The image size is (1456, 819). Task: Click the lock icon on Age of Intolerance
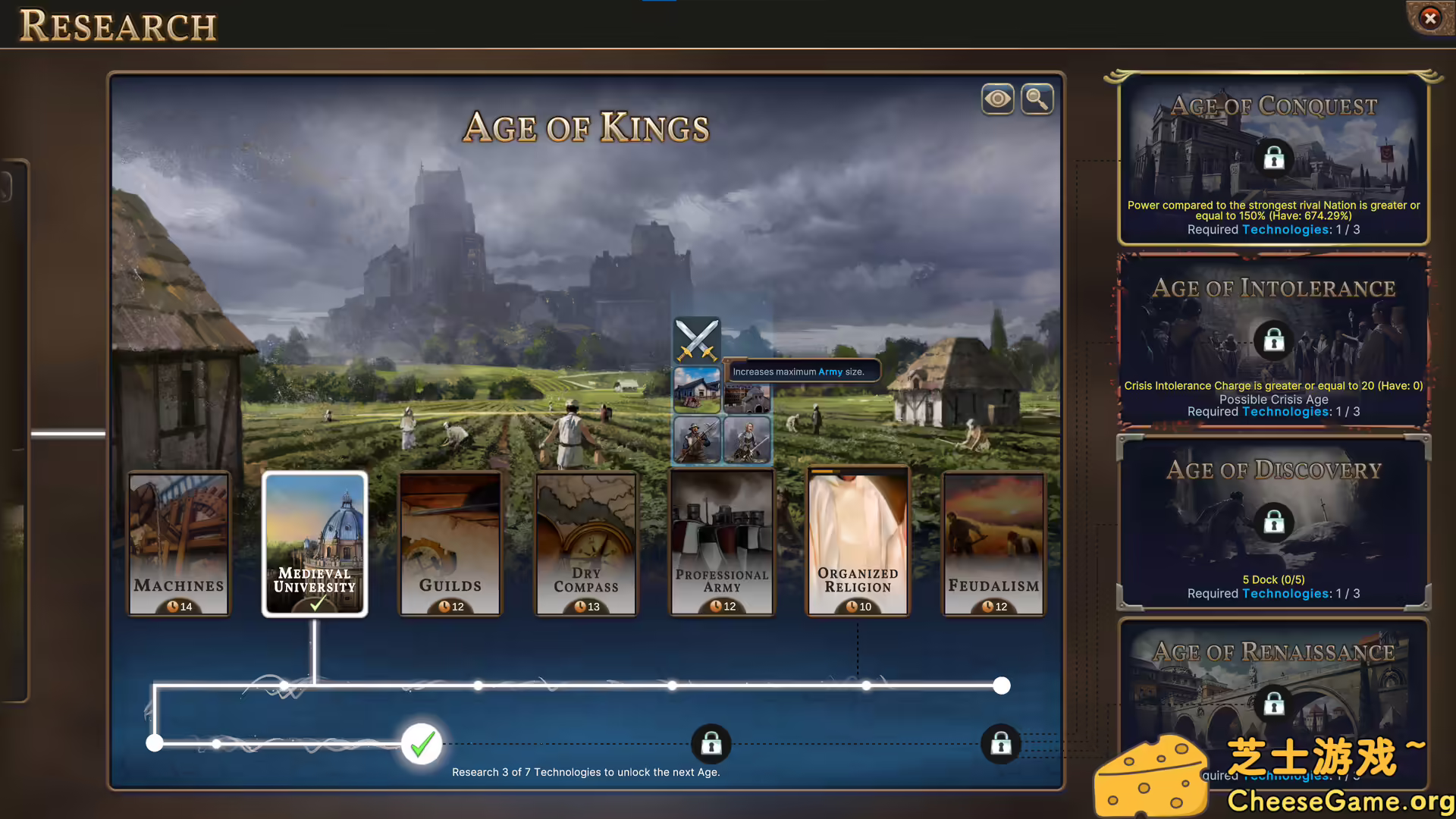1272,340
